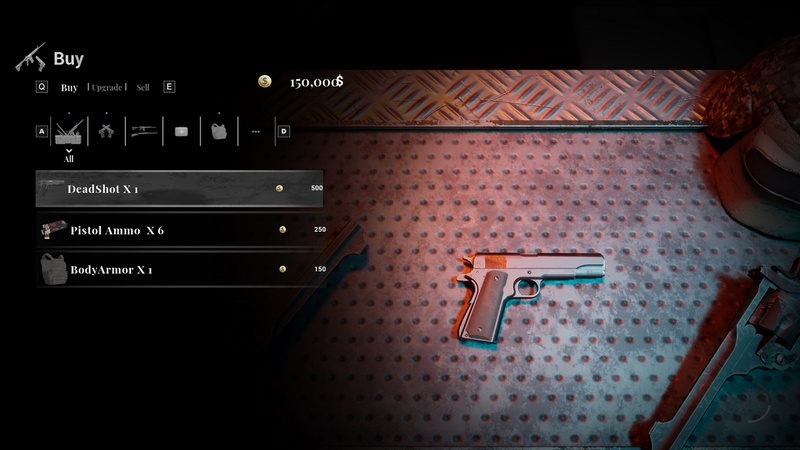Select the body armor vest category

pos(219,131)
